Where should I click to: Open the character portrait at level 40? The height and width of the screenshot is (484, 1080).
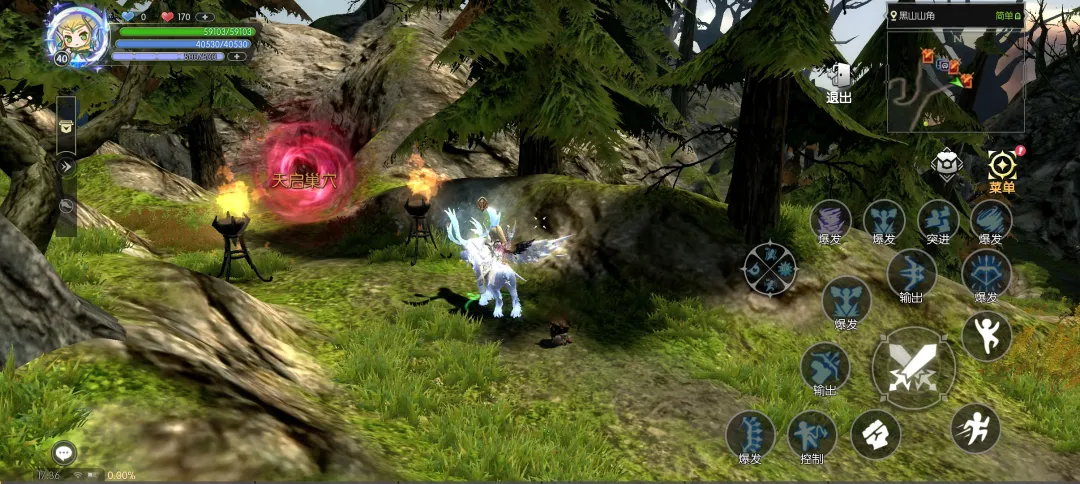coord(73,36)
